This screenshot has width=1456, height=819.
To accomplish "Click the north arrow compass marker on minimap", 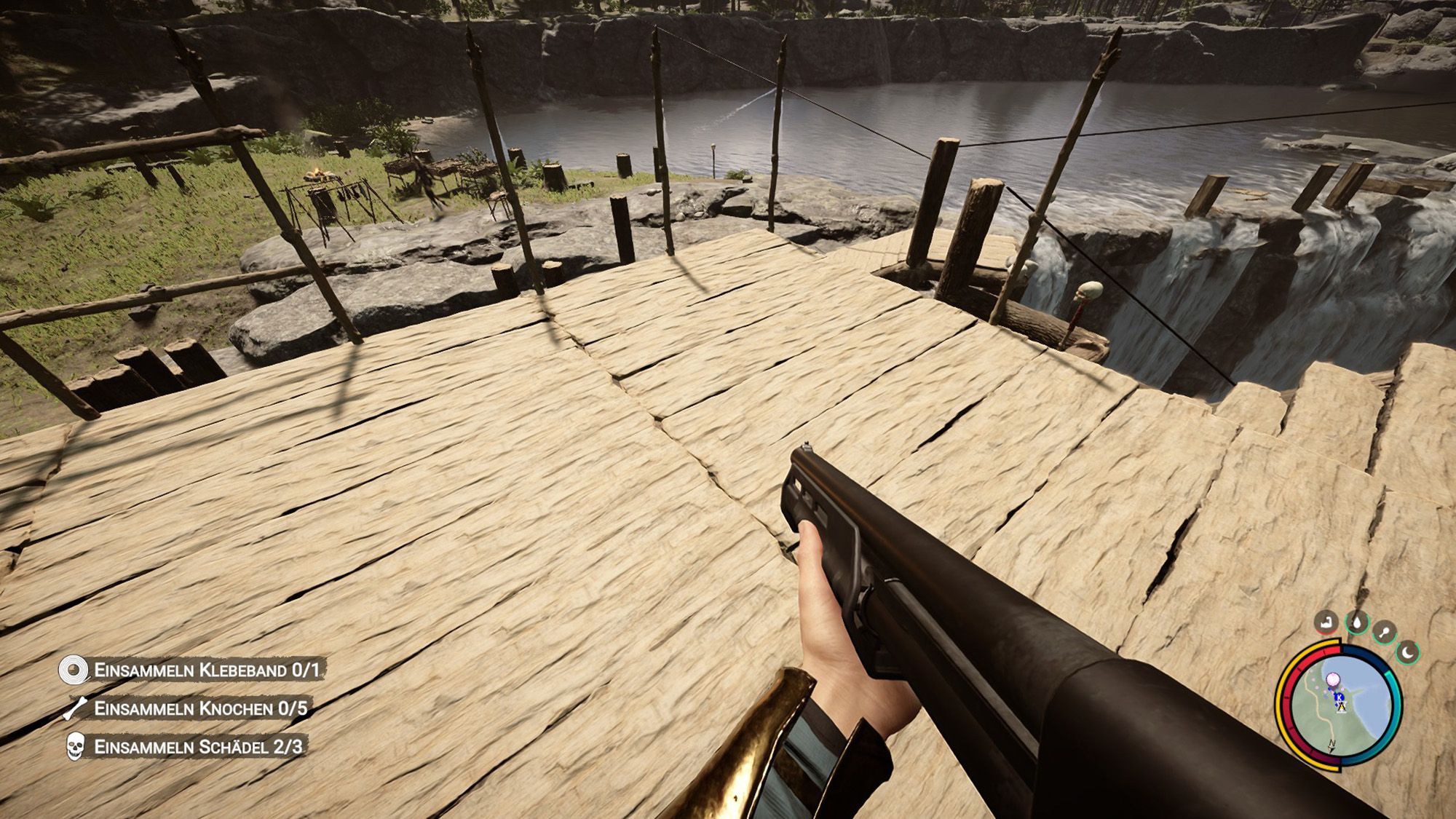I will point(1332,743).
